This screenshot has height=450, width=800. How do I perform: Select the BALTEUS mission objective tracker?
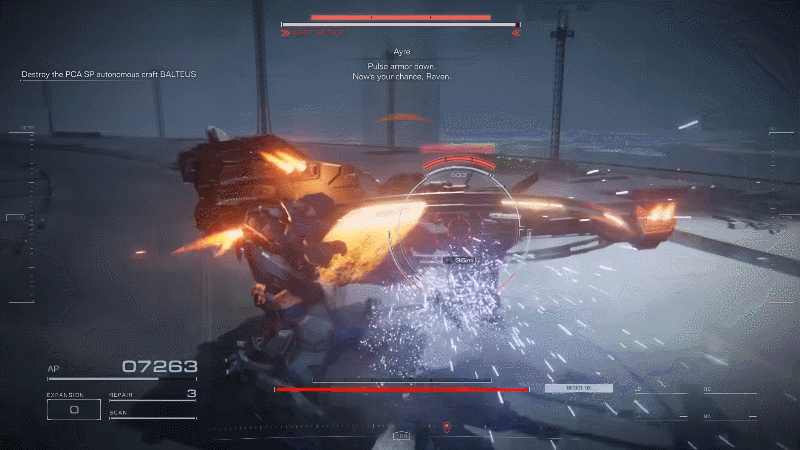click(x=108, y=74)
